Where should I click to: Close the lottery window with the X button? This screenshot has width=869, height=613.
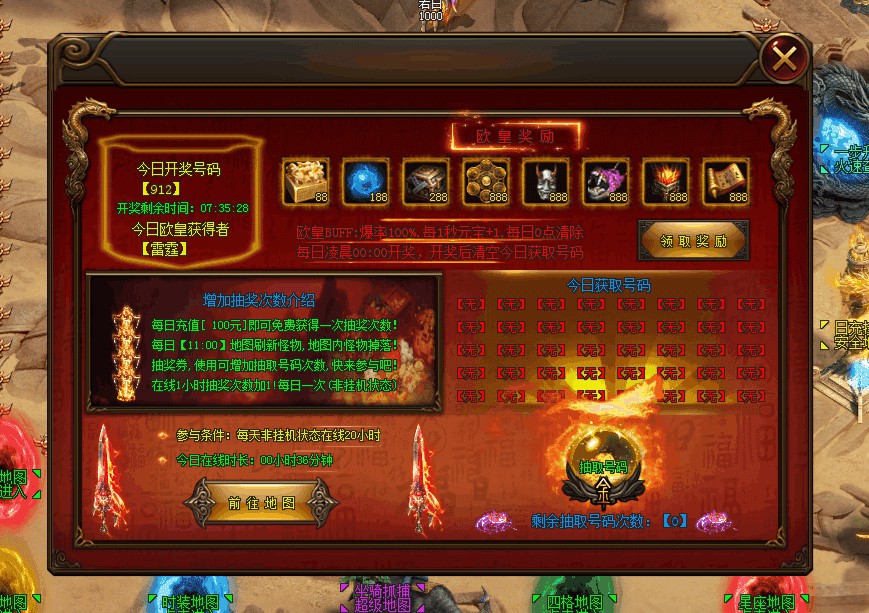coord(785,58)
